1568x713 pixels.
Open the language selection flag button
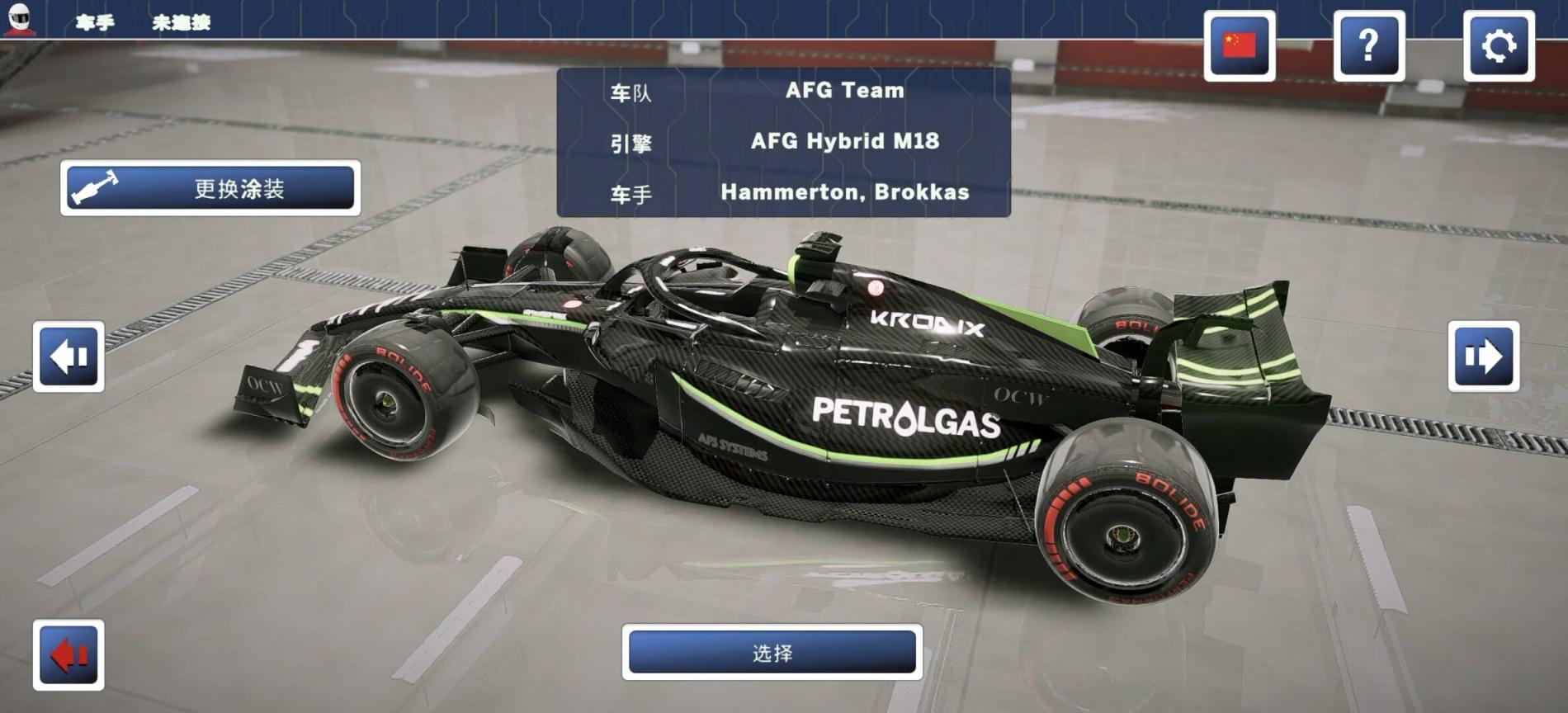(1239, 46)
